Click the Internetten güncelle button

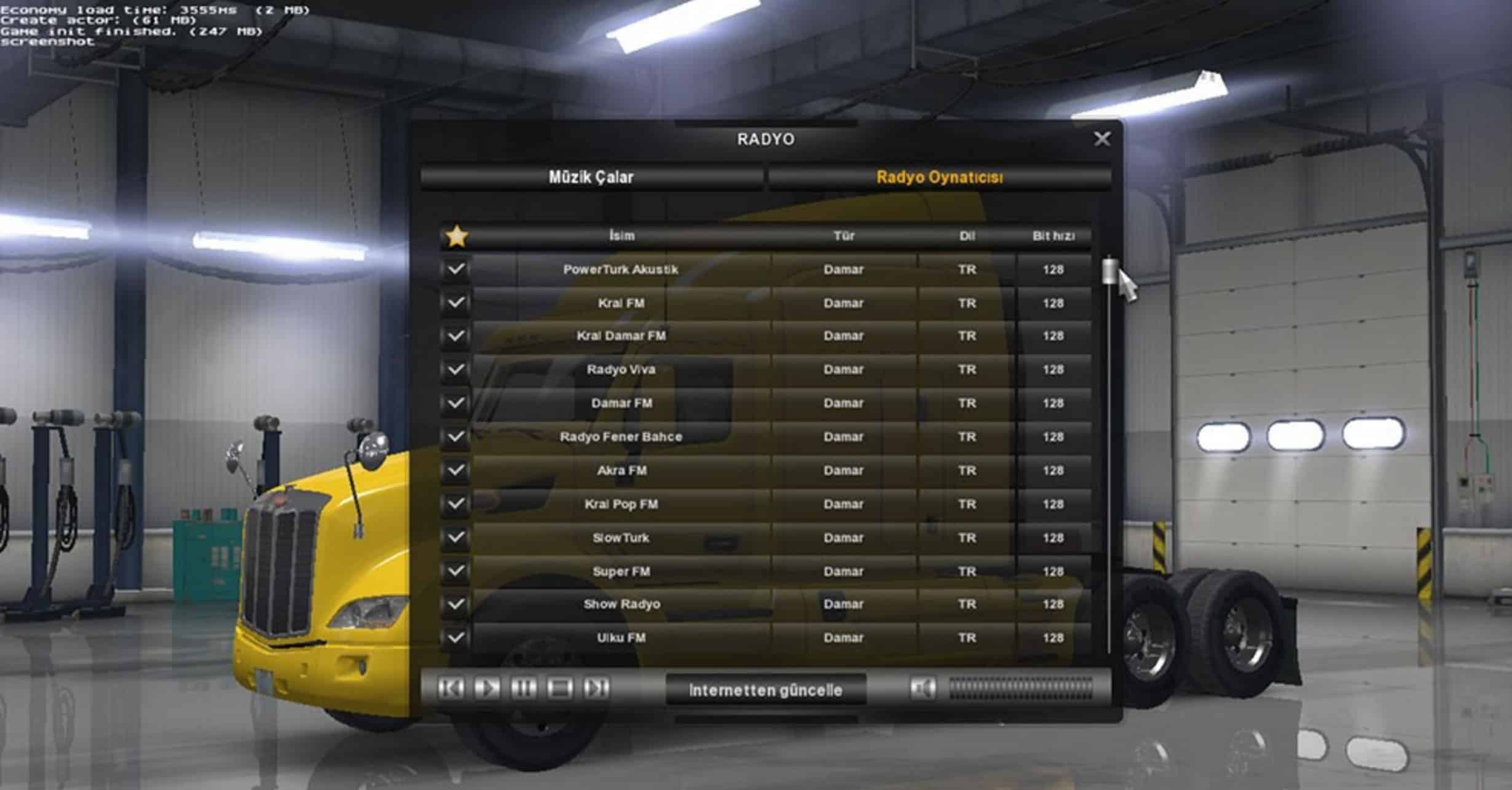[765, 690]
